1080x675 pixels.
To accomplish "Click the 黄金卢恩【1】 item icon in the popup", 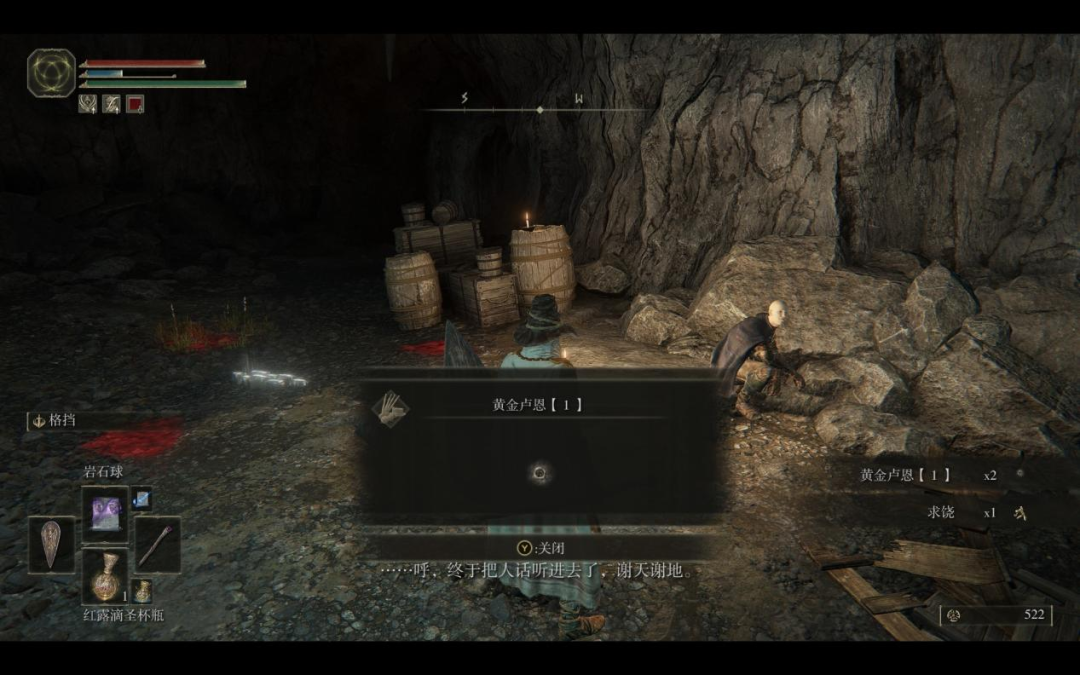I will (x=390, y=408).
